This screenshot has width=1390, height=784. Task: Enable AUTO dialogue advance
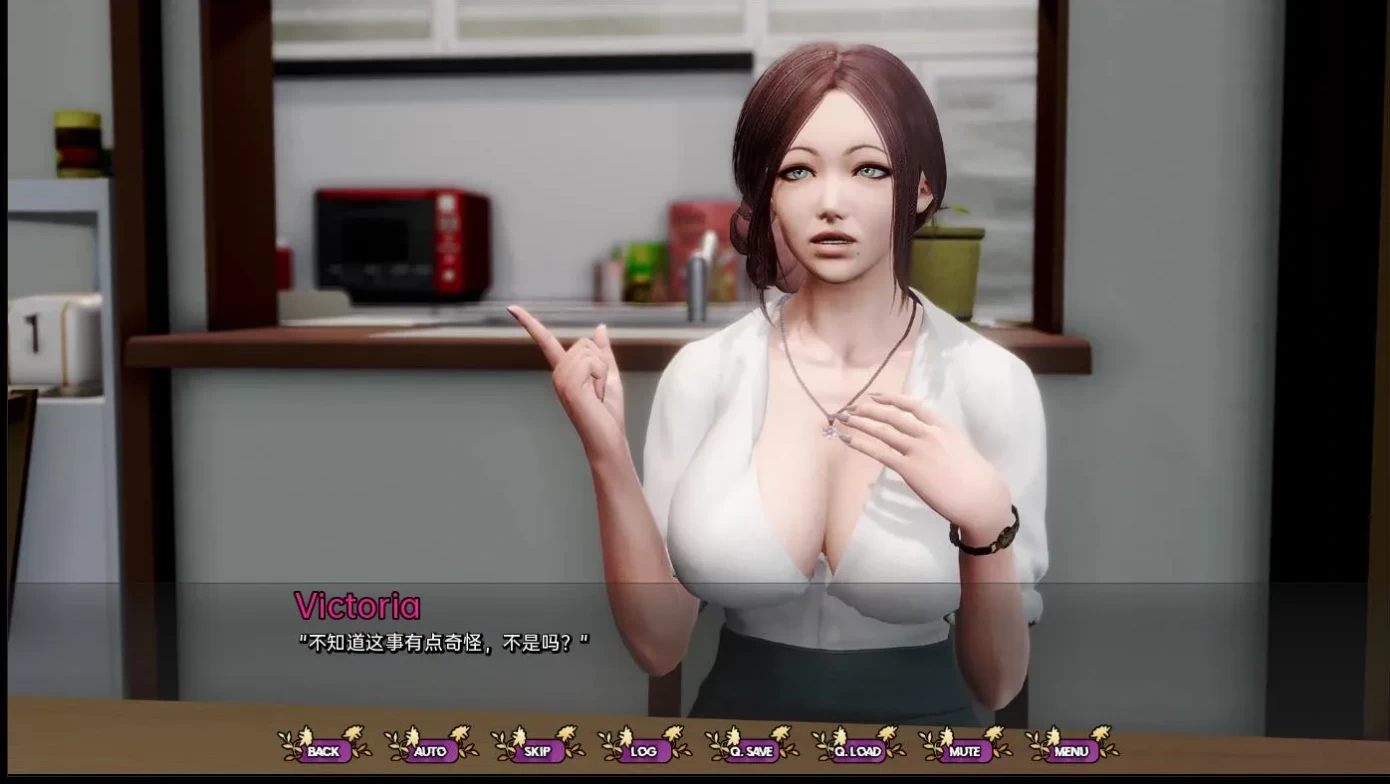[x=430, y=750]
